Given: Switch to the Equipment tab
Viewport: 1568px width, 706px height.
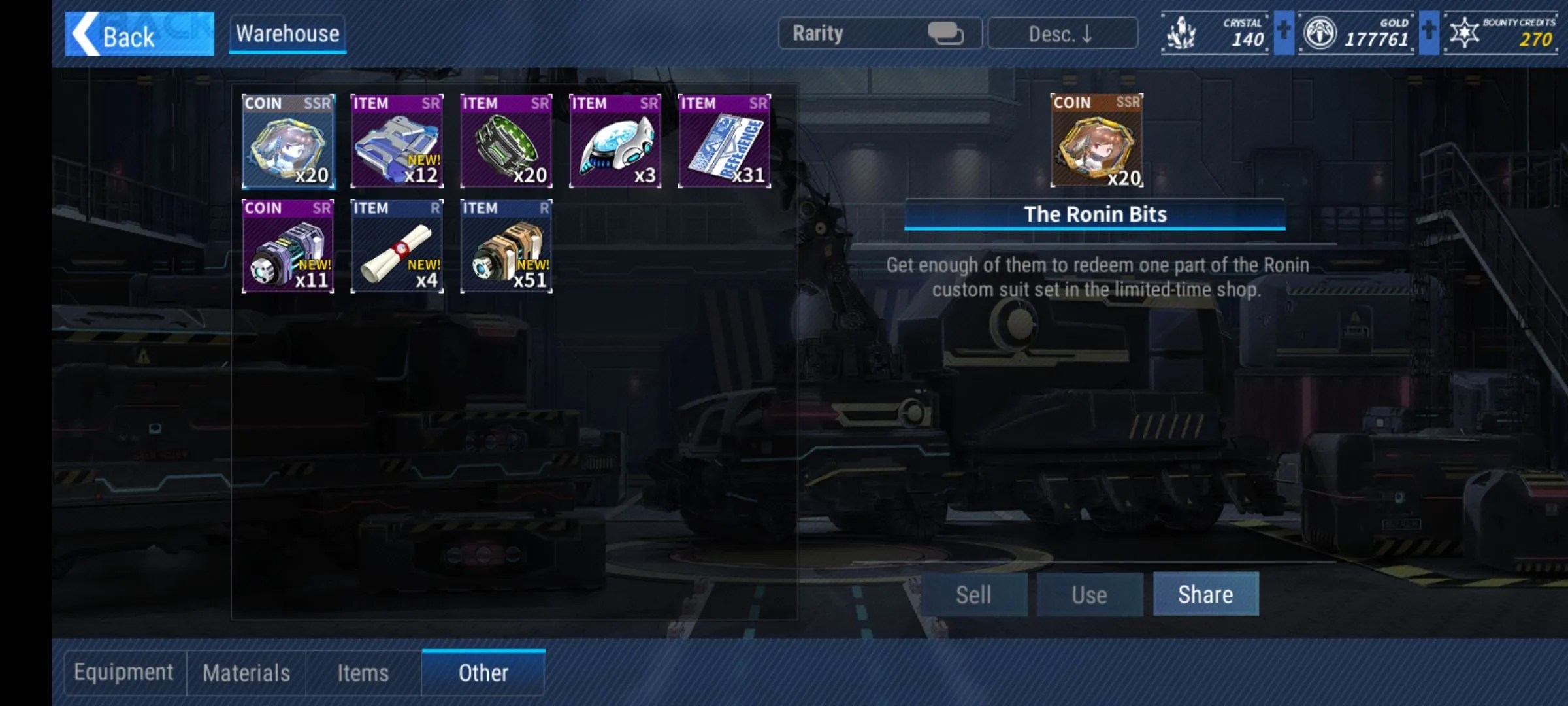Looking at the screenshot, I should (124, 673).
